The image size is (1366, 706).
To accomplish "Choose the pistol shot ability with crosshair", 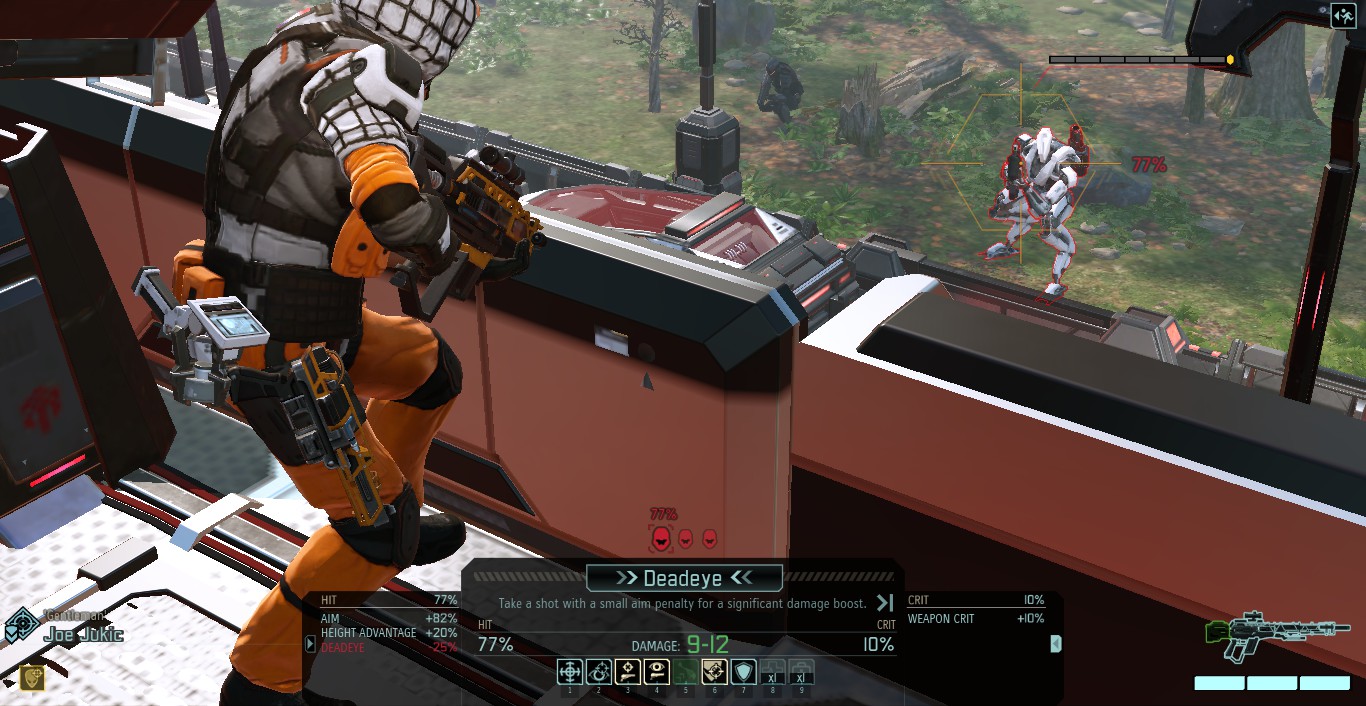I will (x=628, y=671).
